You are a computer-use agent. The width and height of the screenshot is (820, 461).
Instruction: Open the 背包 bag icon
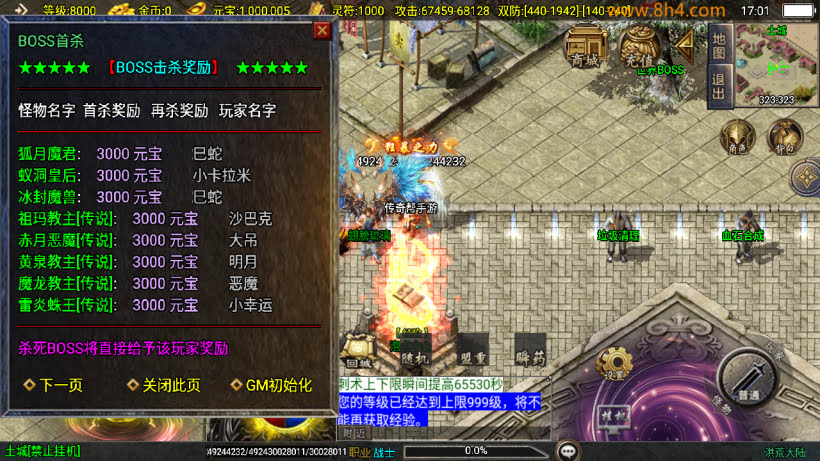tap(785, 138)
